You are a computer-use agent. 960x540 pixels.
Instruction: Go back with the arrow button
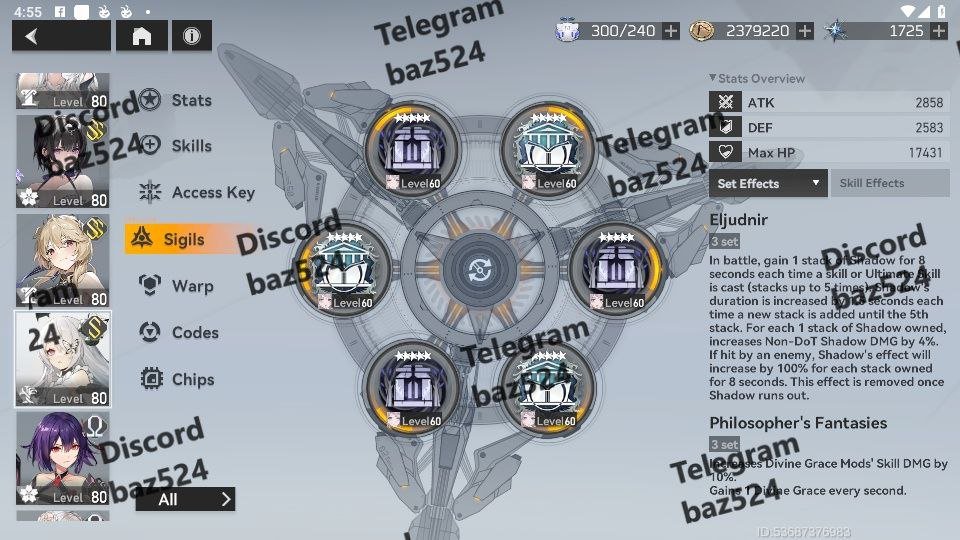point(60,37)
